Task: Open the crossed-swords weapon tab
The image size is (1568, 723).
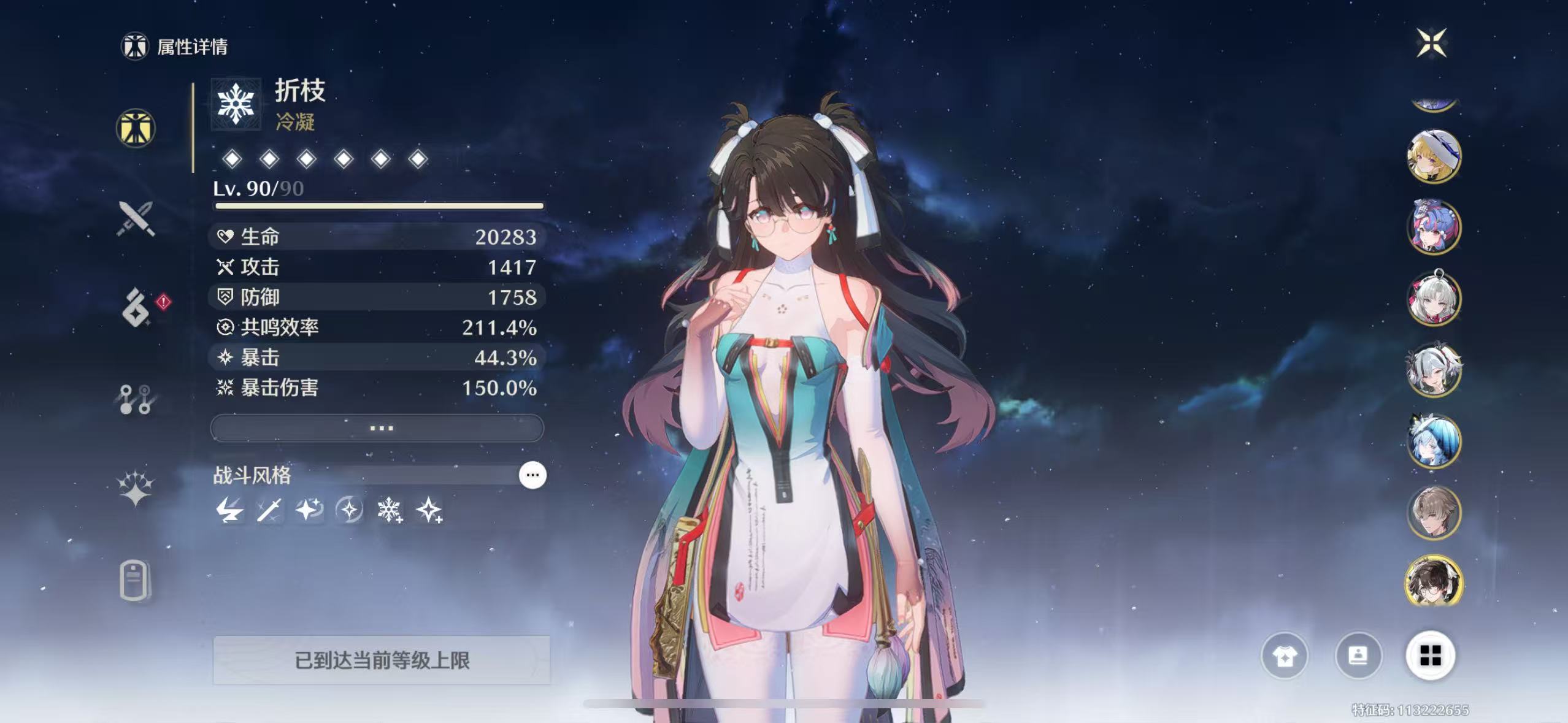Action: click(136, 219)
